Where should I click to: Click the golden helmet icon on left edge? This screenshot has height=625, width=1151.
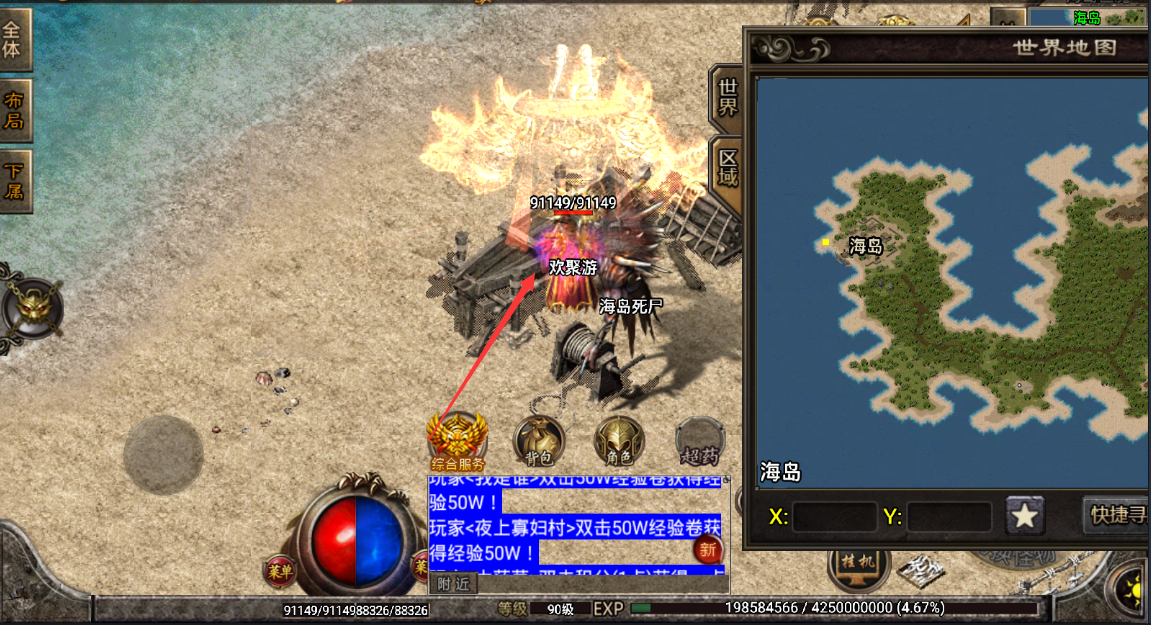tap(33, 306)
